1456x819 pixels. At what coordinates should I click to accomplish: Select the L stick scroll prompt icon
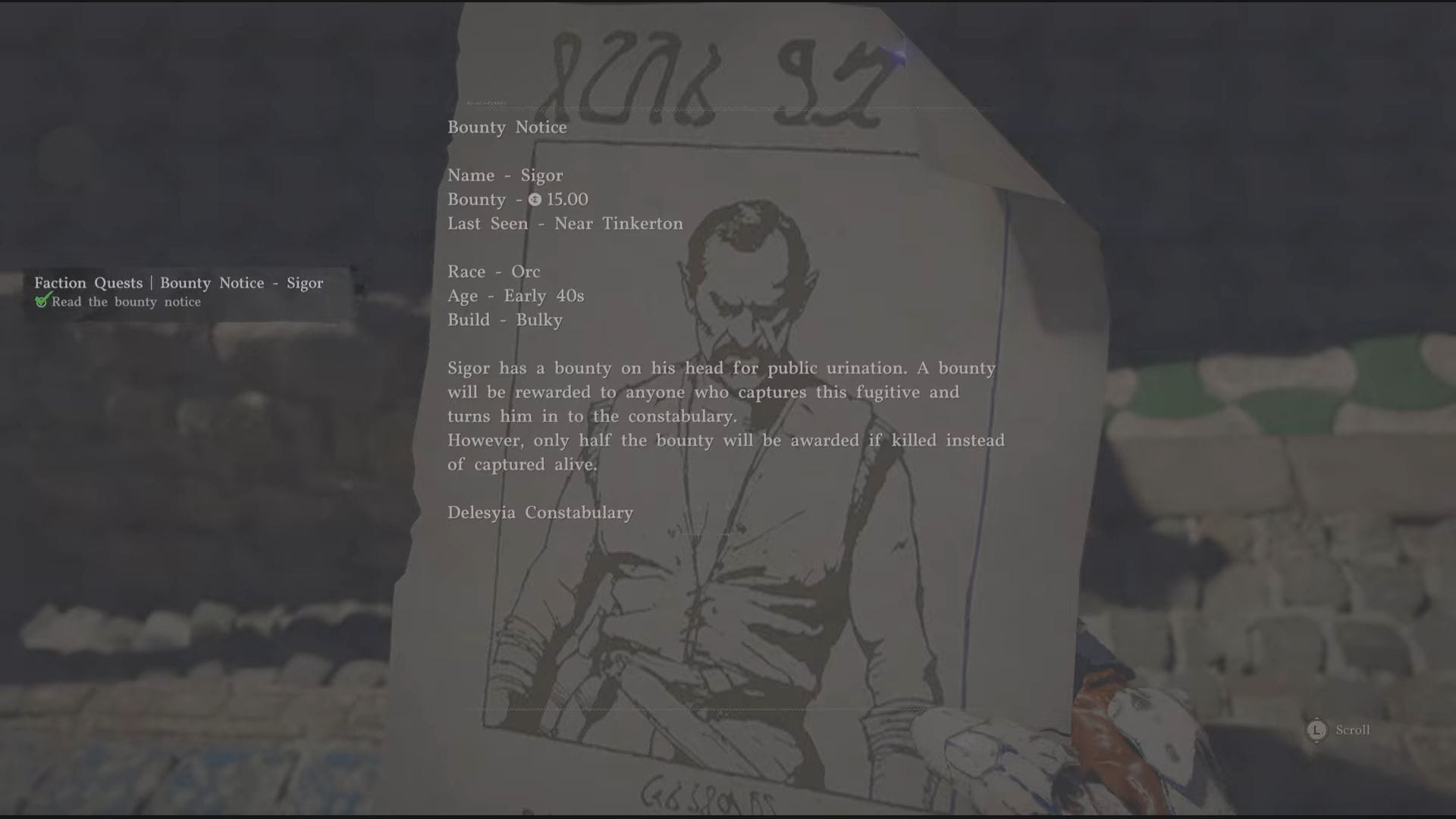[x=1316, y=730]
